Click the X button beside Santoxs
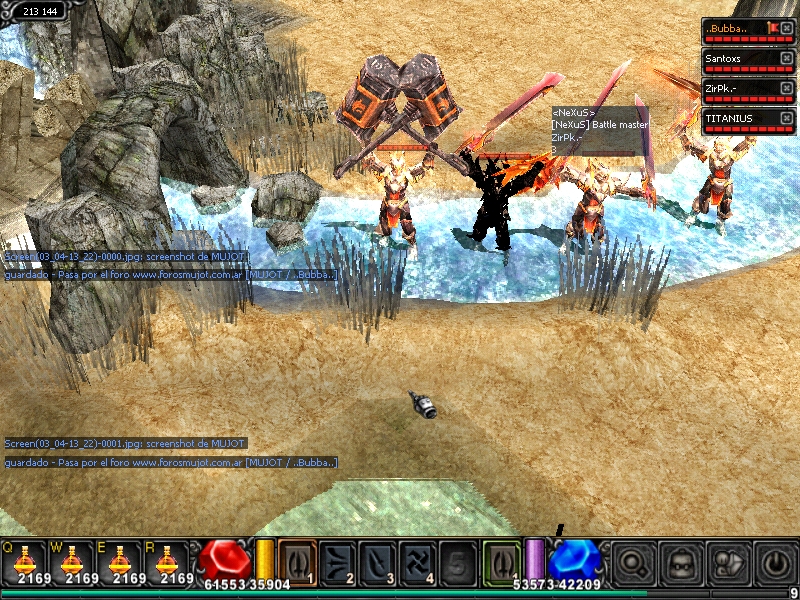The image size is (800, 600). click(x=786, y=58)
